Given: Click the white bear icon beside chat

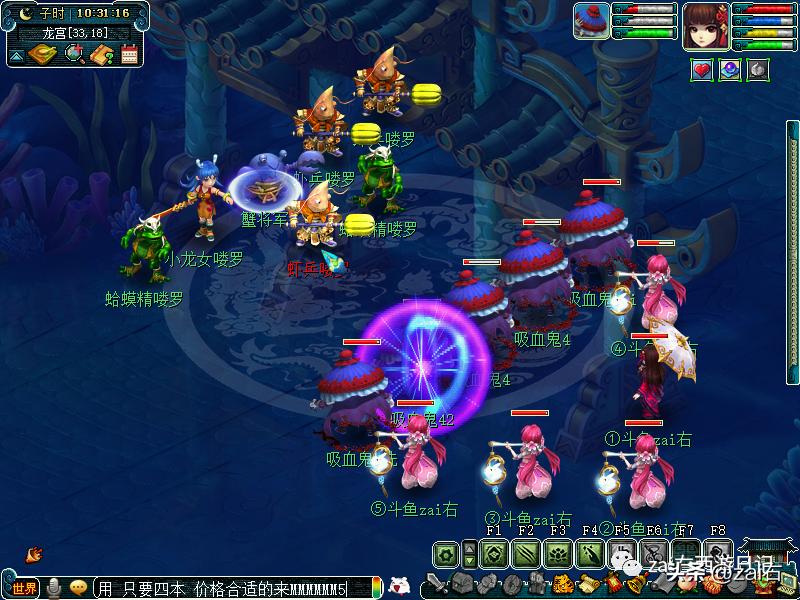Looking at the screenshot, I should click(399, 586).
